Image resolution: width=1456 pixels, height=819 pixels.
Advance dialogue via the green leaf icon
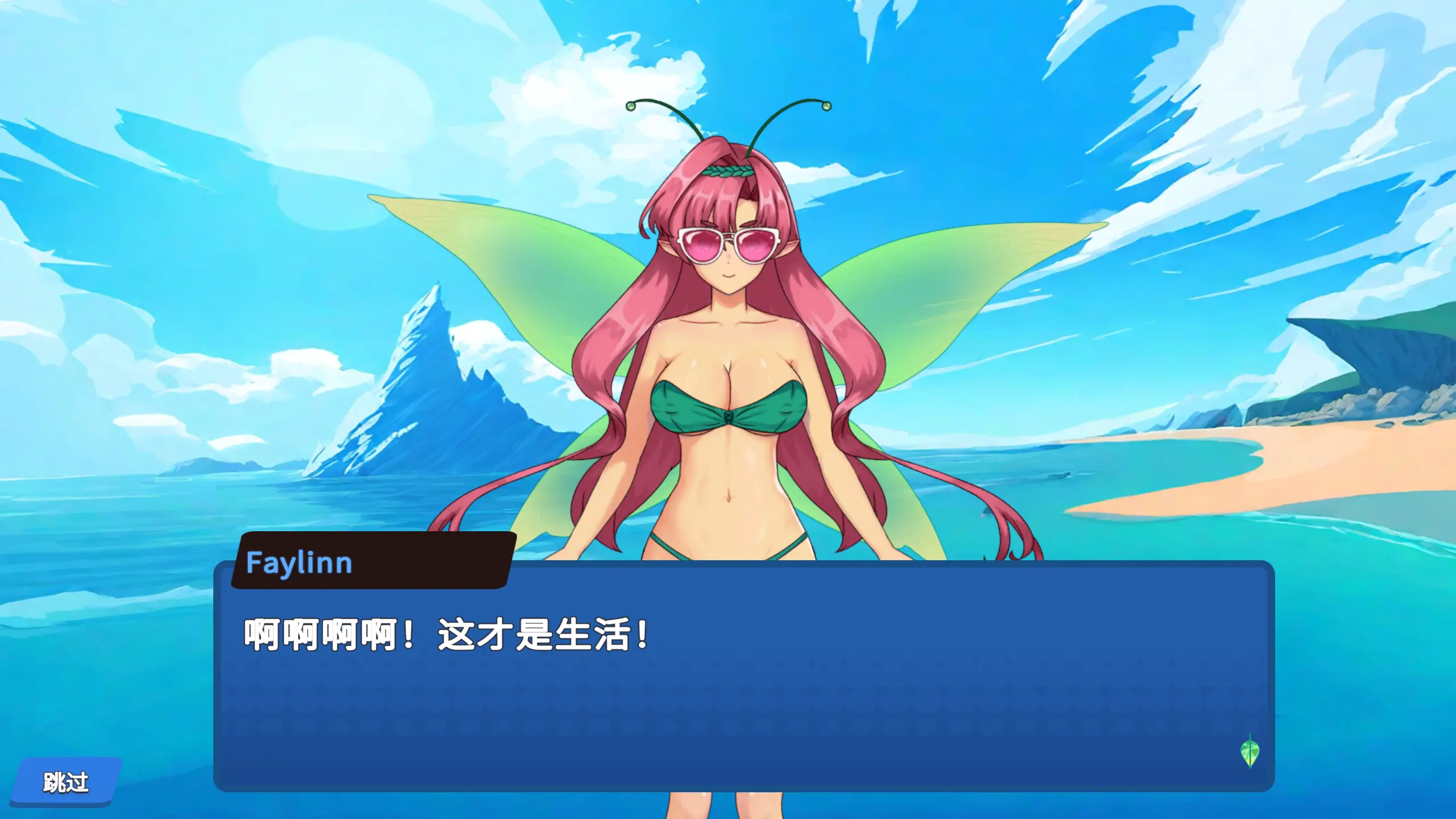[x=1250, y=751]
